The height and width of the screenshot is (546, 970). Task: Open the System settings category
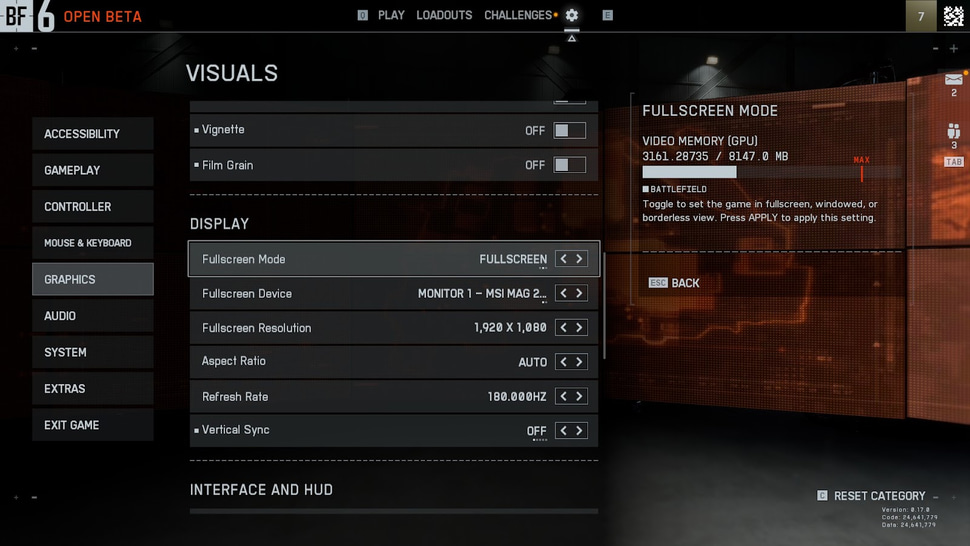92,352
